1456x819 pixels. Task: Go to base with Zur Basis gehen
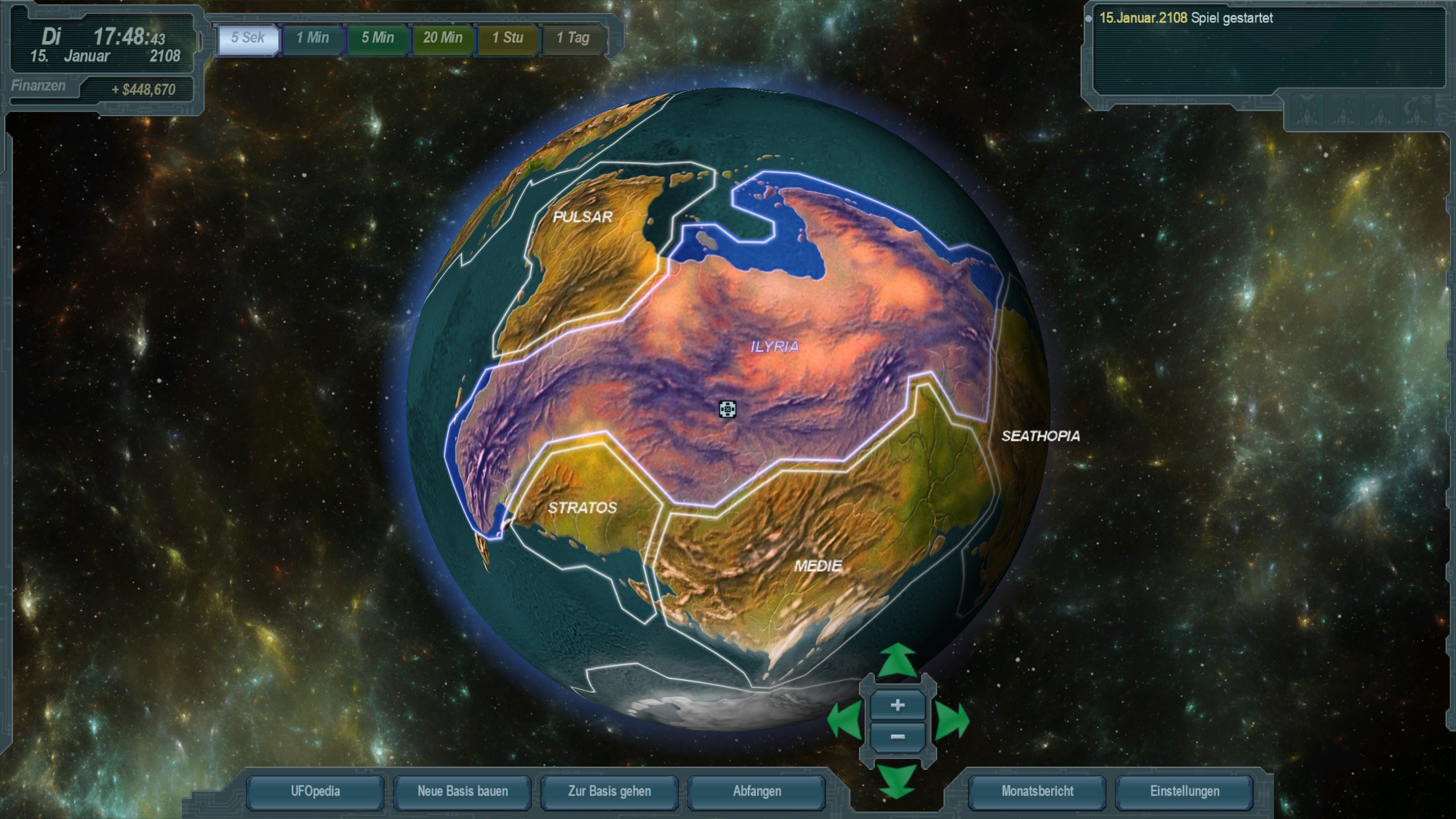point(609,792)
